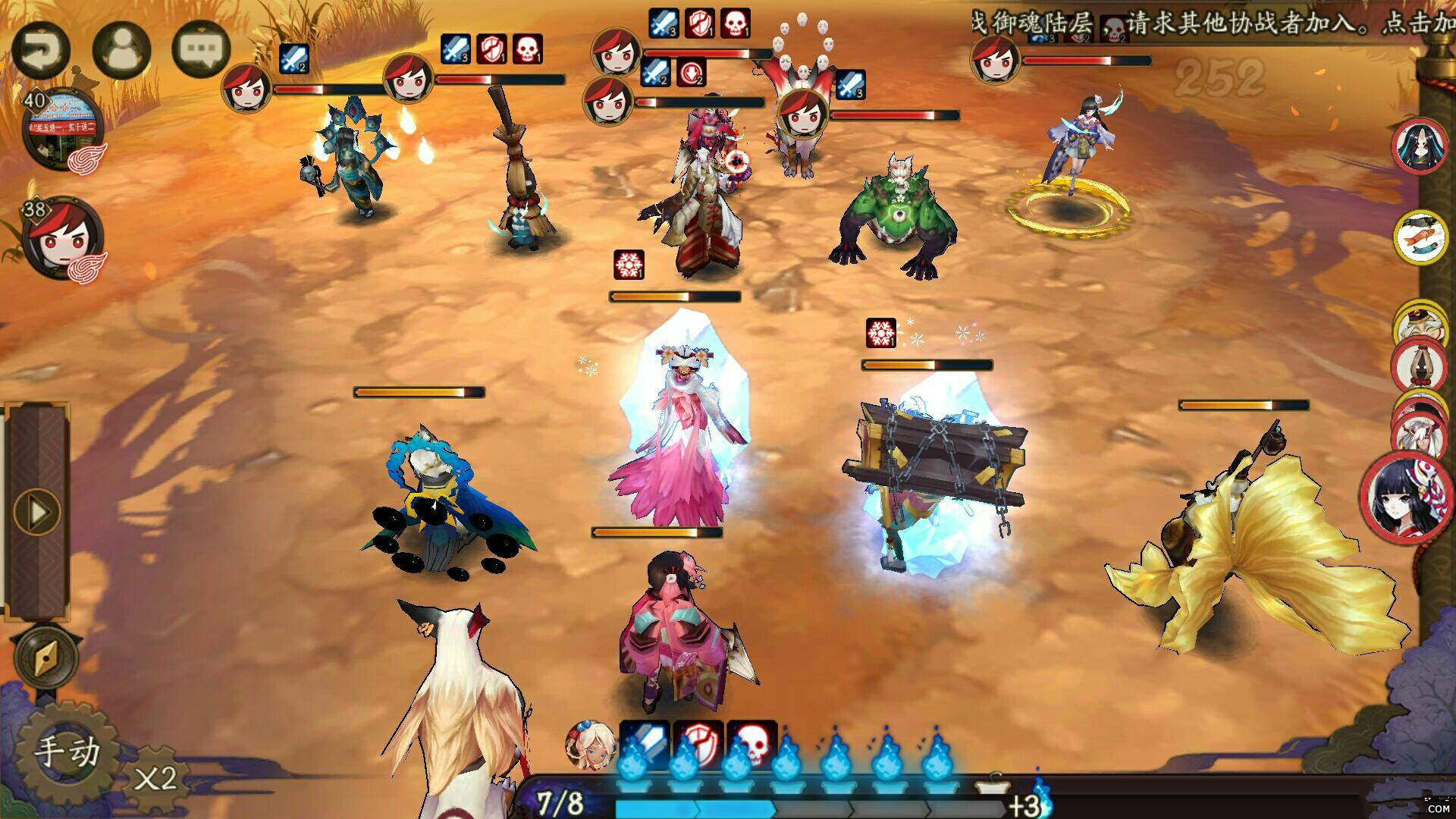
Task: Expand the left side panel arrow
Action: [x=36, y=512]
